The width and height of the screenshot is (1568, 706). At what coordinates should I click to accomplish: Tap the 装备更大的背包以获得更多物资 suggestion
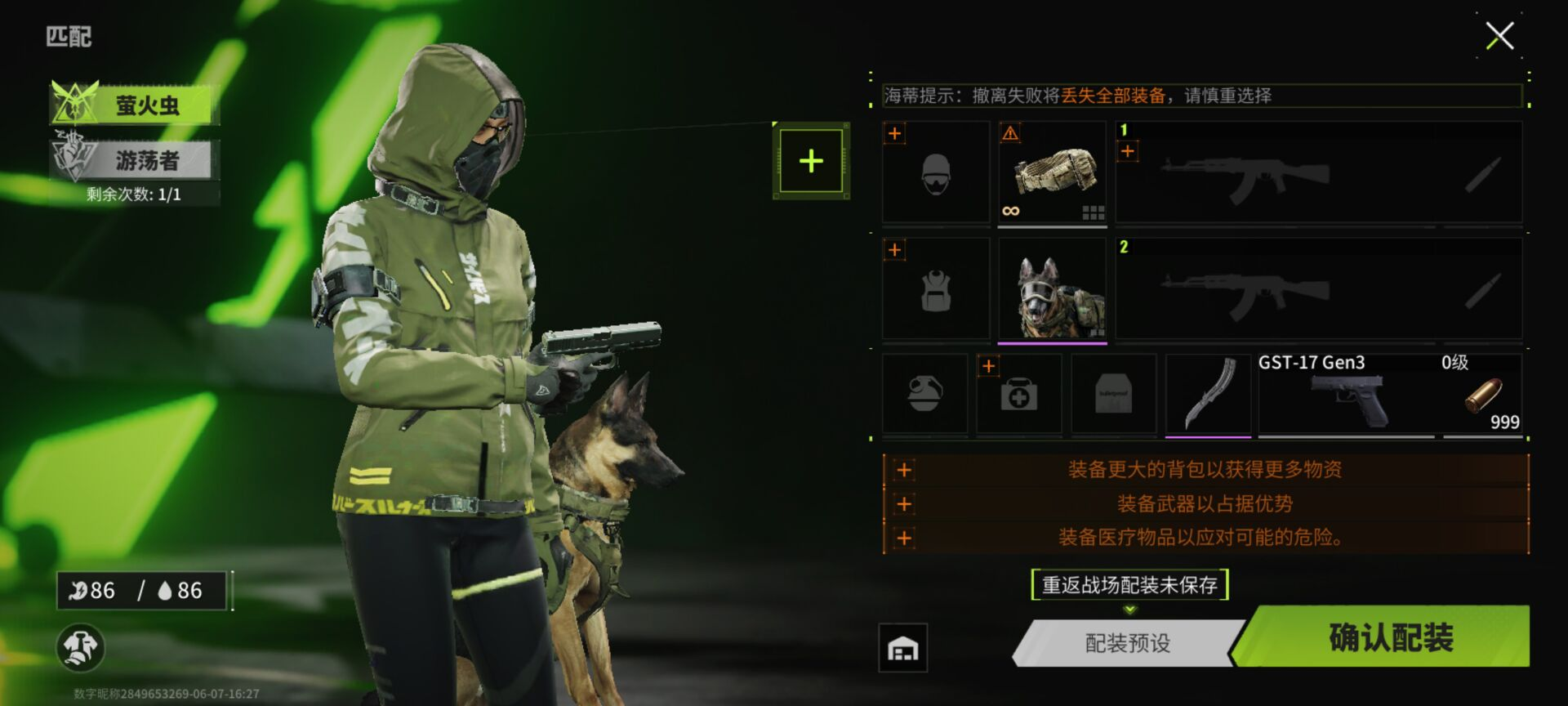pyautogui.click(x=1205, y=470)
